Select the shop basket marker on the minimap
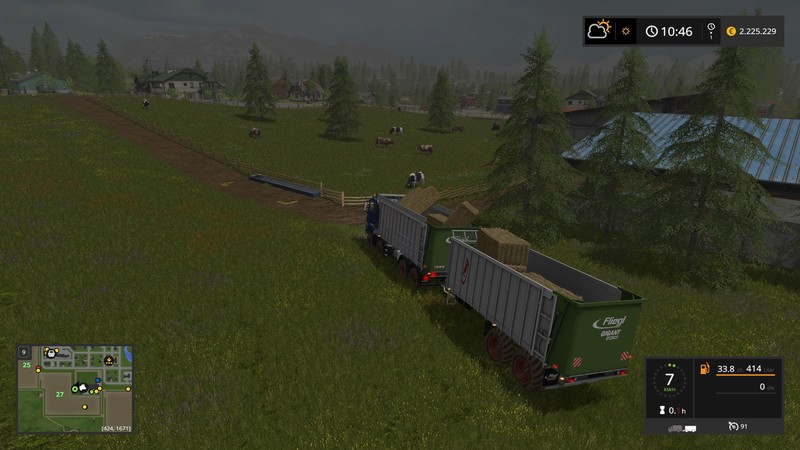 [x=51, y=354]
